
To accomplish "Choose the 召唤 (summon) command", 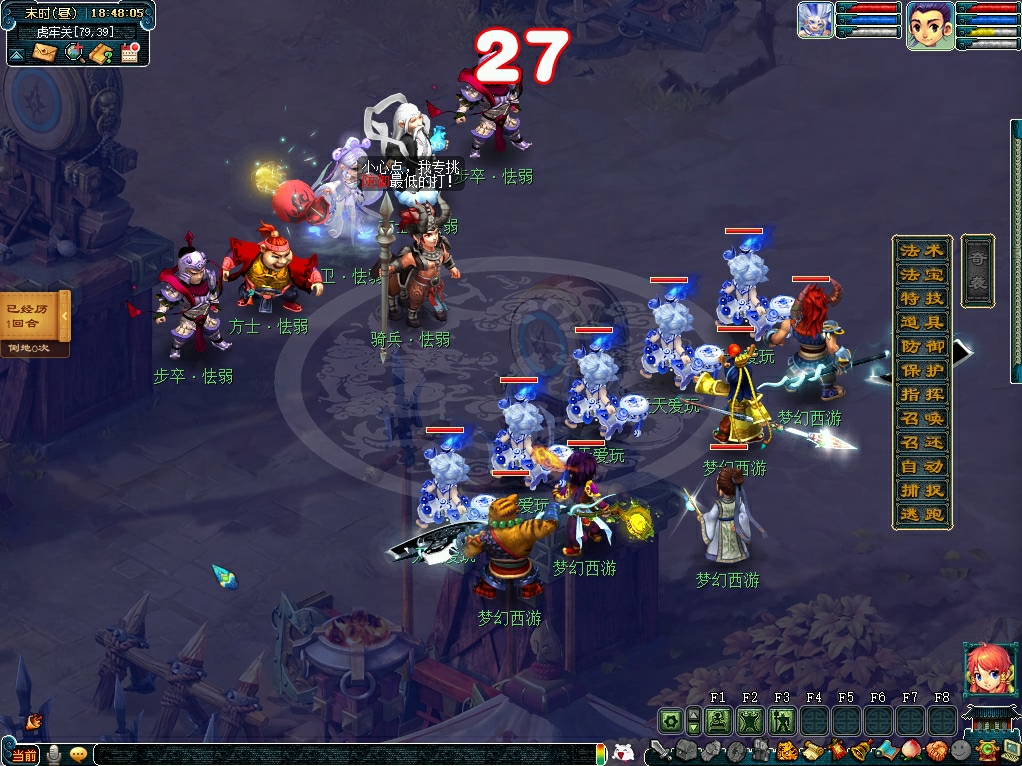I will (x=922, y=418).
